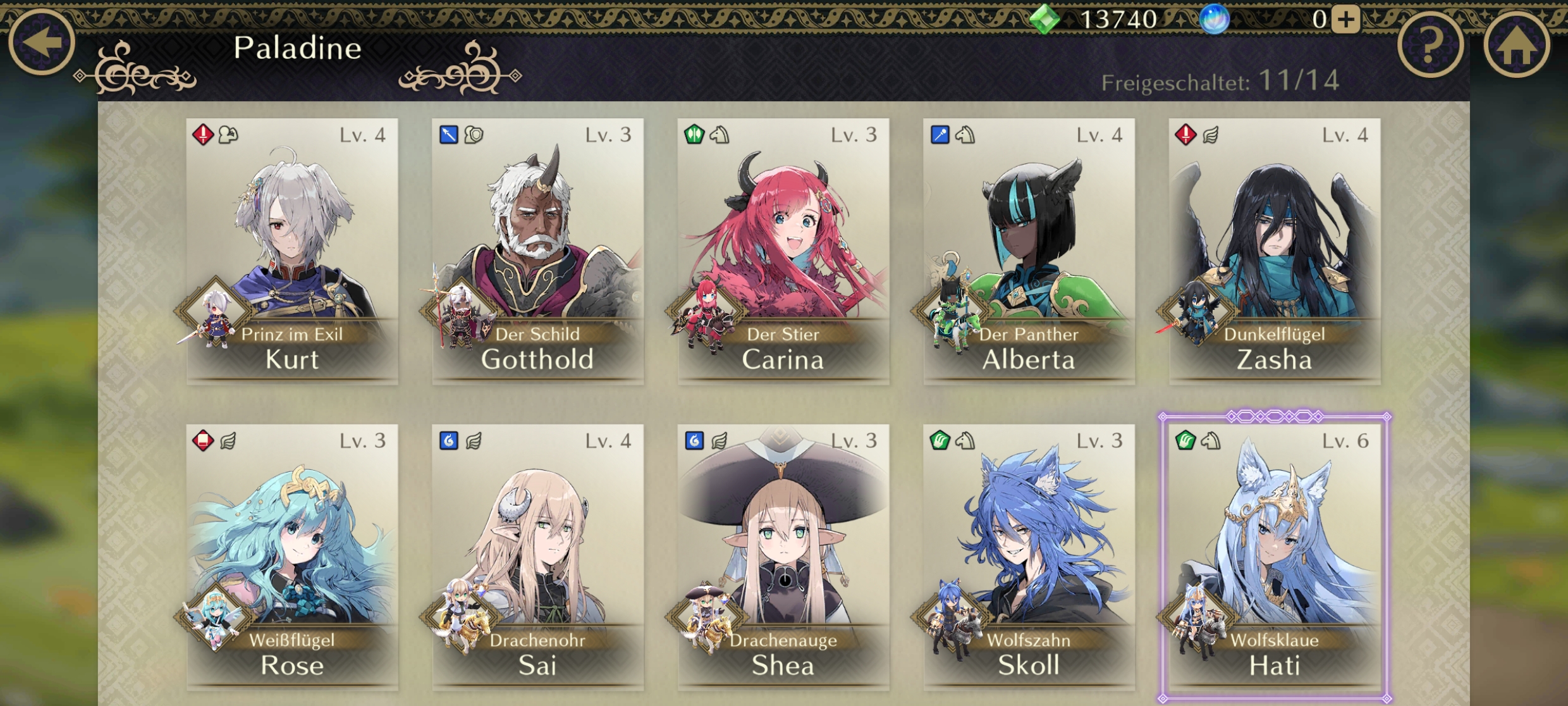
Task: Select the Kurt paladin card
Action: coord(292,251)
